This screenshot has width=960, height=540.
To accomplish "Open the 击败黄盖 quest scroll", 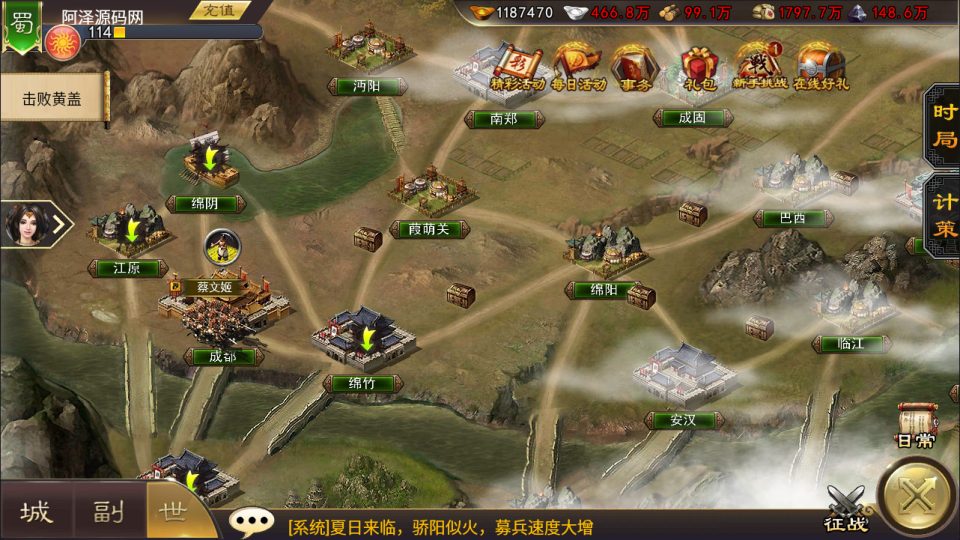I will pos(53,99).
